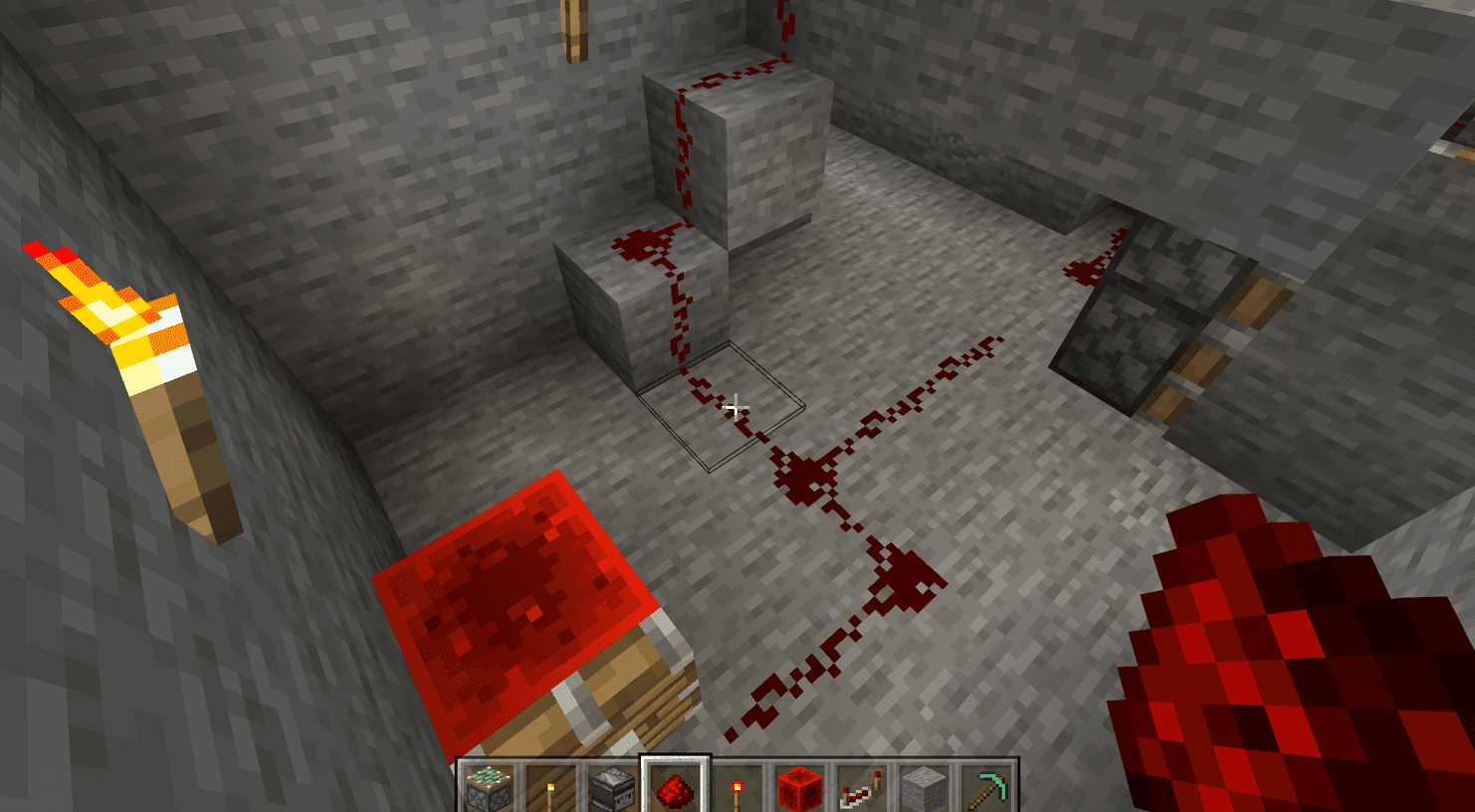Viewport: 1475px width, 812px height.
Task: Equip the diamond pickaxe from hotbar
Action: point(985,788)
